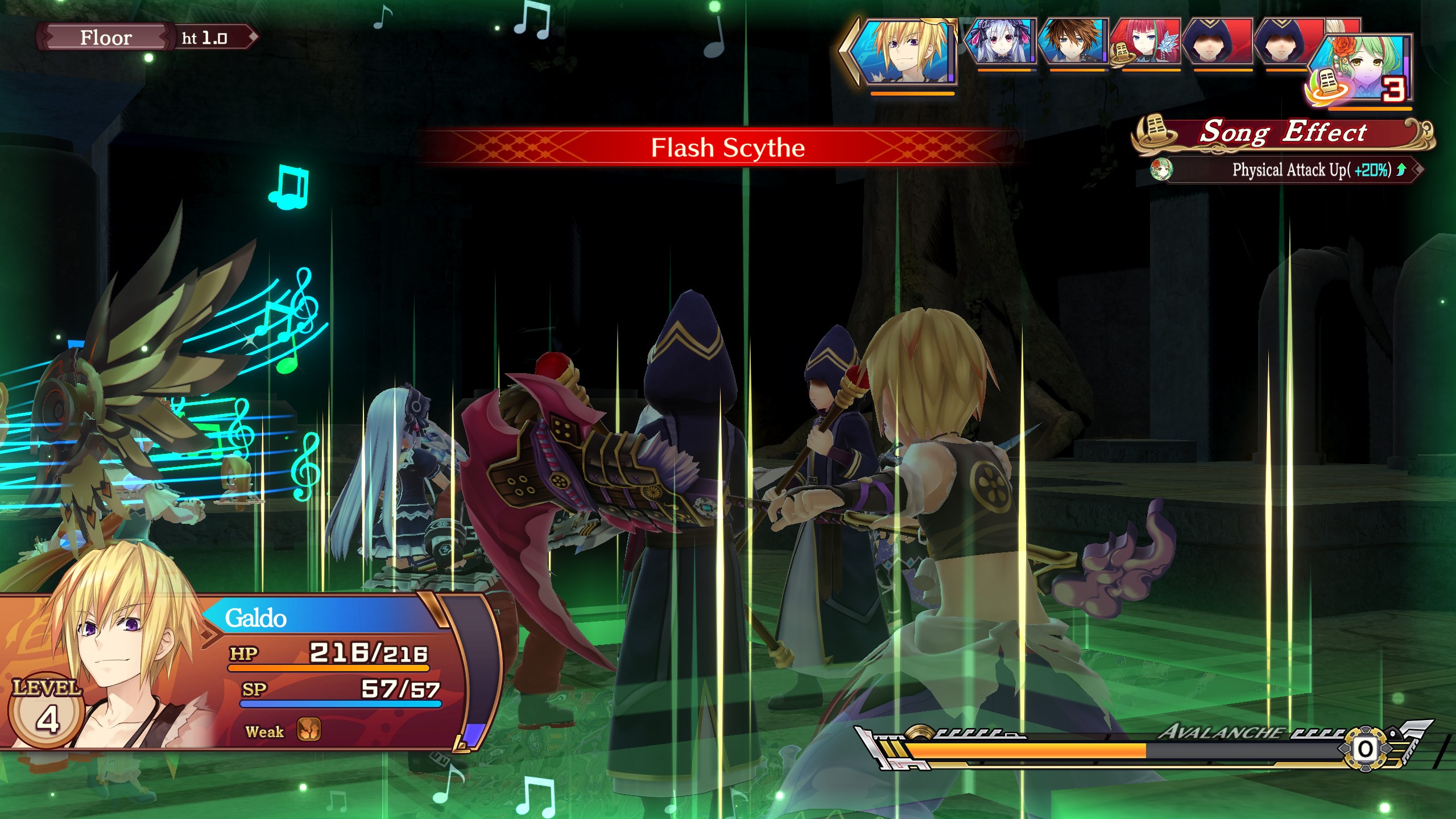Screen dimensions: 1456x819
Task: Click the white-haired girl's turn order portrait
Action: pos(1002,42)
